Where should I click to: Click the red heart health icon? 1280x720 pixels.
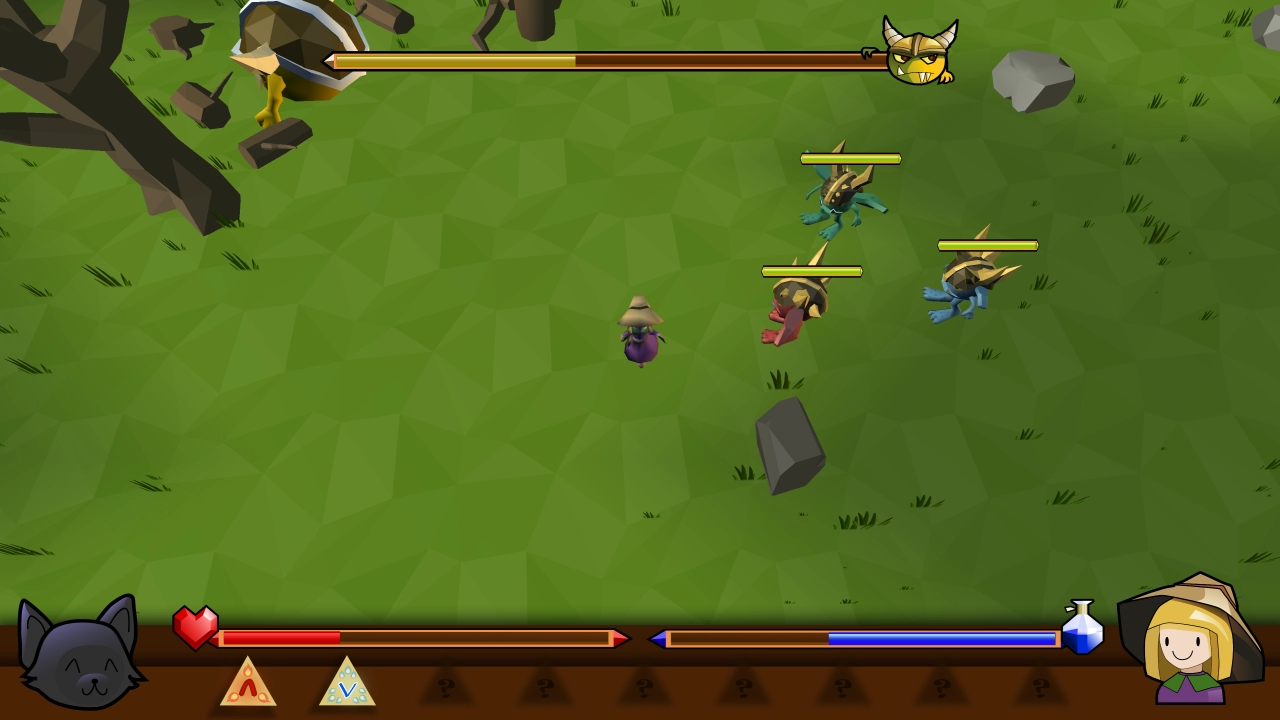point(196,630)
